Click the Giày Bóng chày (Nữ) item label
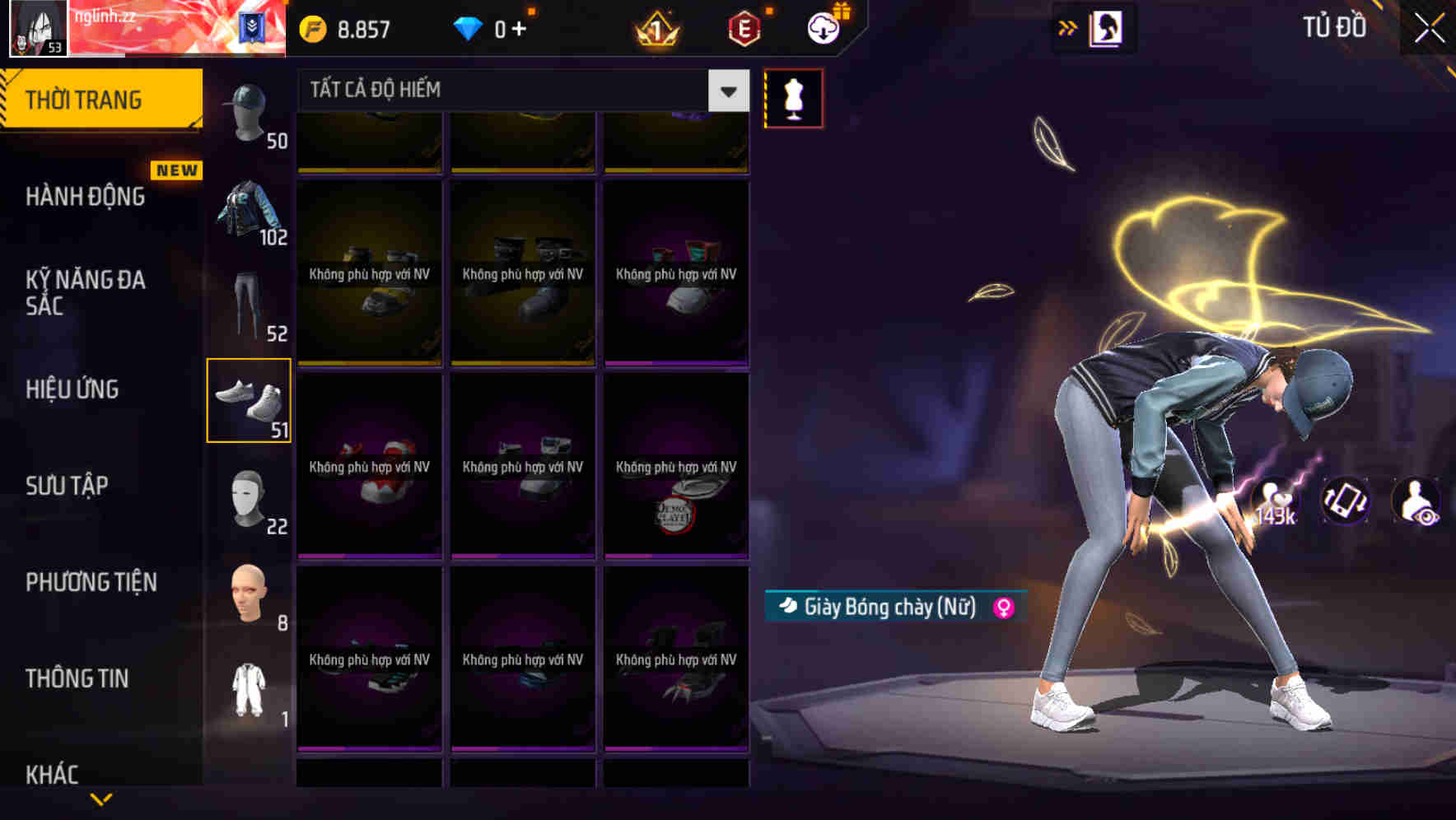The image size is (1456, 820). 889,609
